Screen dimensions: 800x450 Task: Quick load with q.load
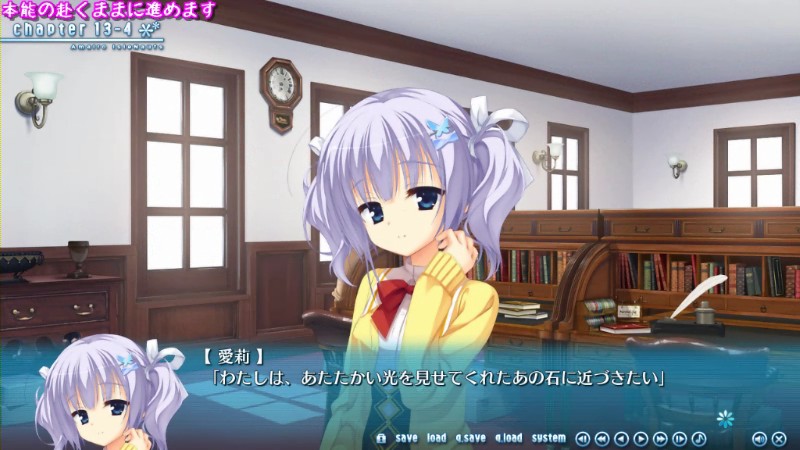click(508, 438)
